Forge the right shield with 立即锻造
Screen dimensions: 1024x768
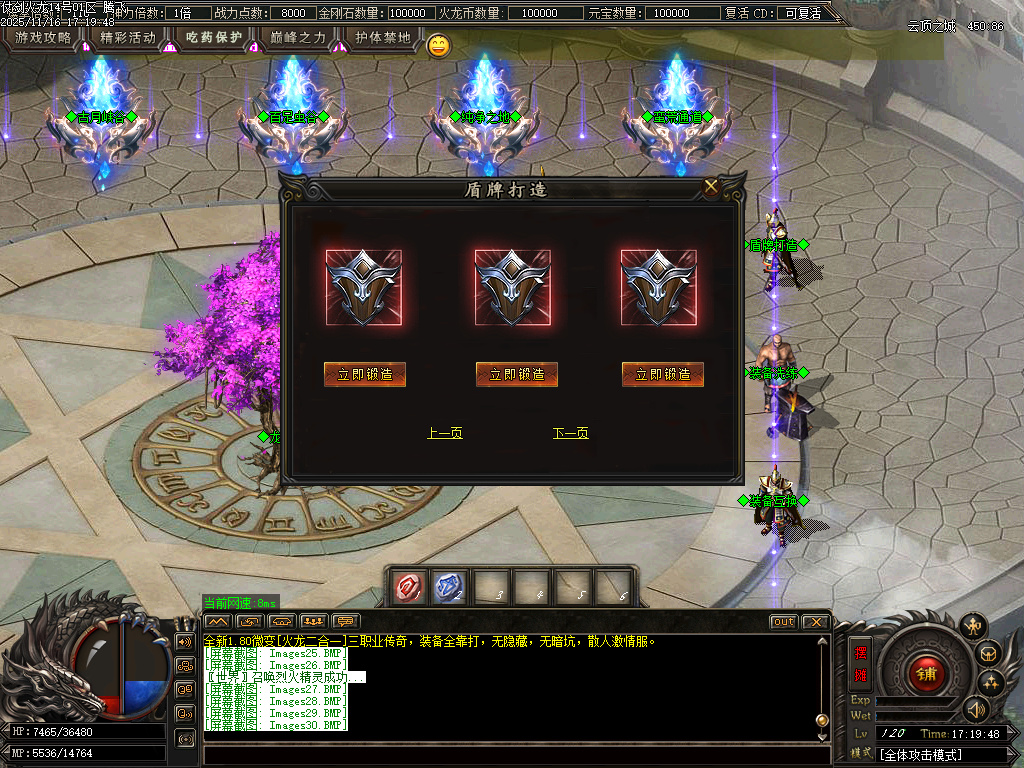(663, 374)
